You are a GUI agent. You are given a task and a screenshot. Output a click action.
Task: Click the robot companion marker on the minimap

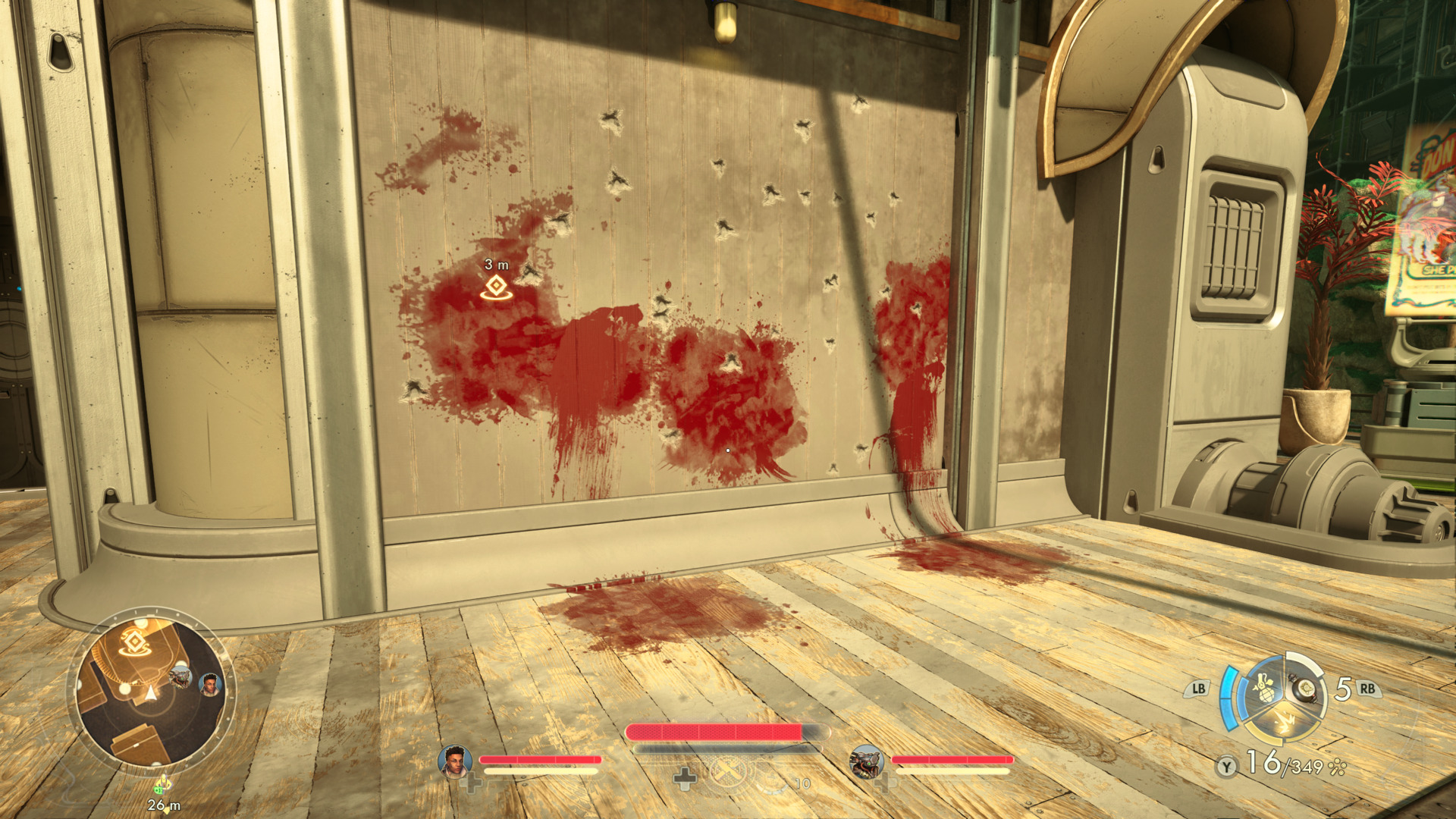click(180, 675)
